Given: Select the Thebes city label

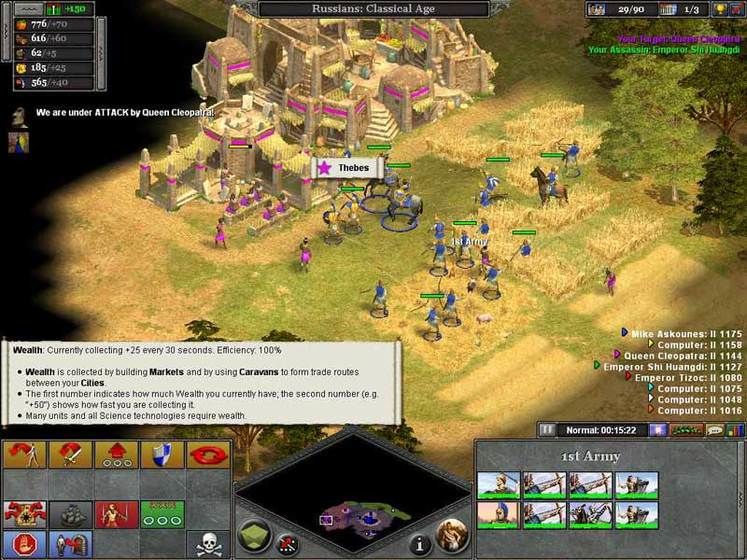Looking at the screenshot, I should pos(344,168).
